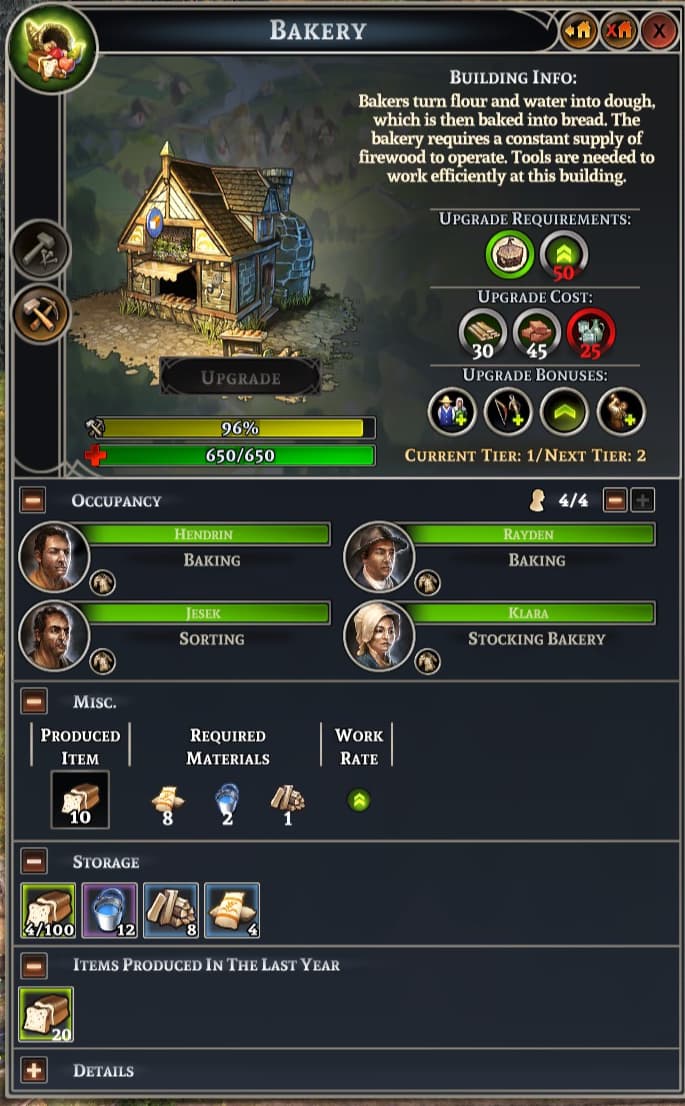This screenshot has width=685, height=1106.
Task: Collapse the Storage section
Action: (34, 861)
